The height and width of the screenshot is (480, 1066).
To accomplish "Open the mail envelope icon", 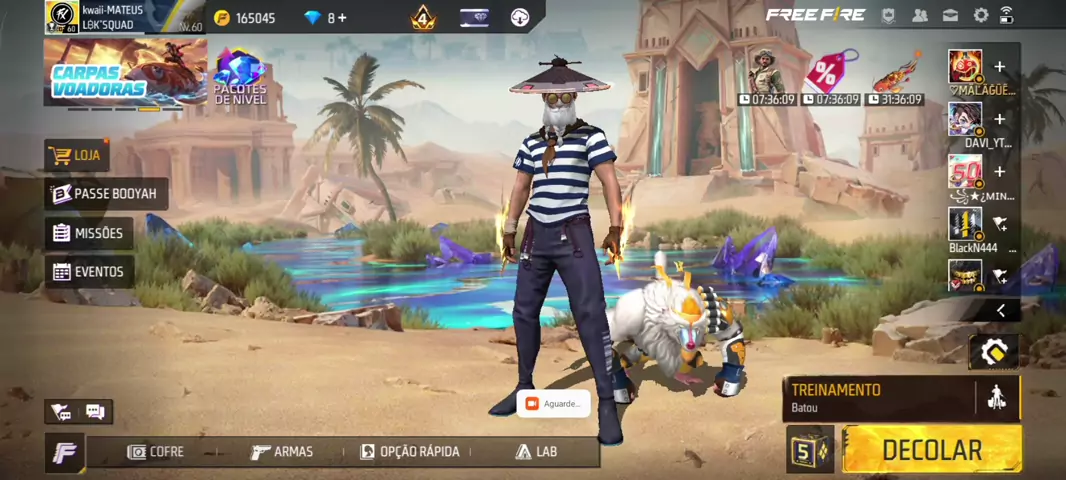I will [x=950, y=15].
